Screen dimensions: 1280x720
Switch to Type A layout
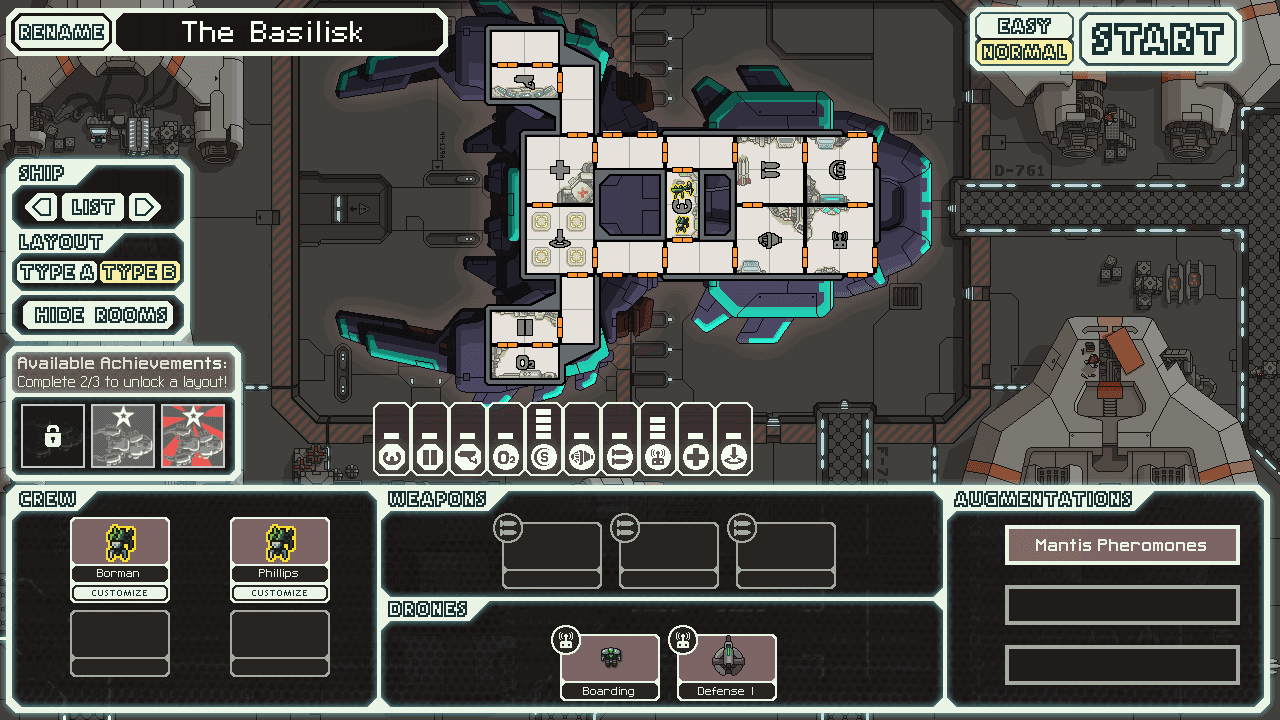[x=56, y=272]
